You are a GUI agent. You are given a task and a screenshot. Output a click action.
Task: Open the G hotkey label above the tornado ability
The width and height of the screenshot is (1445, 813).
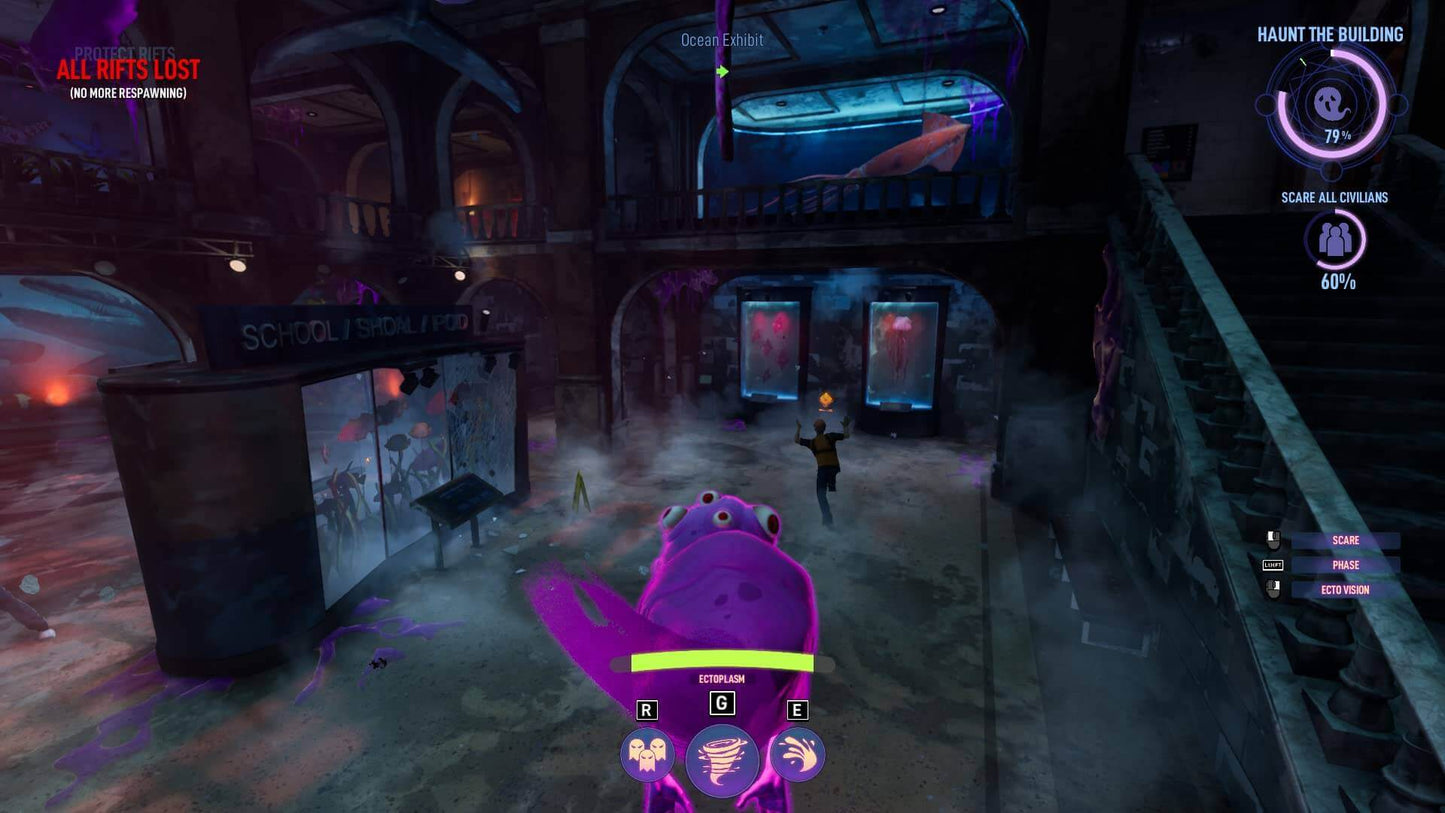[x=722, y=703]
